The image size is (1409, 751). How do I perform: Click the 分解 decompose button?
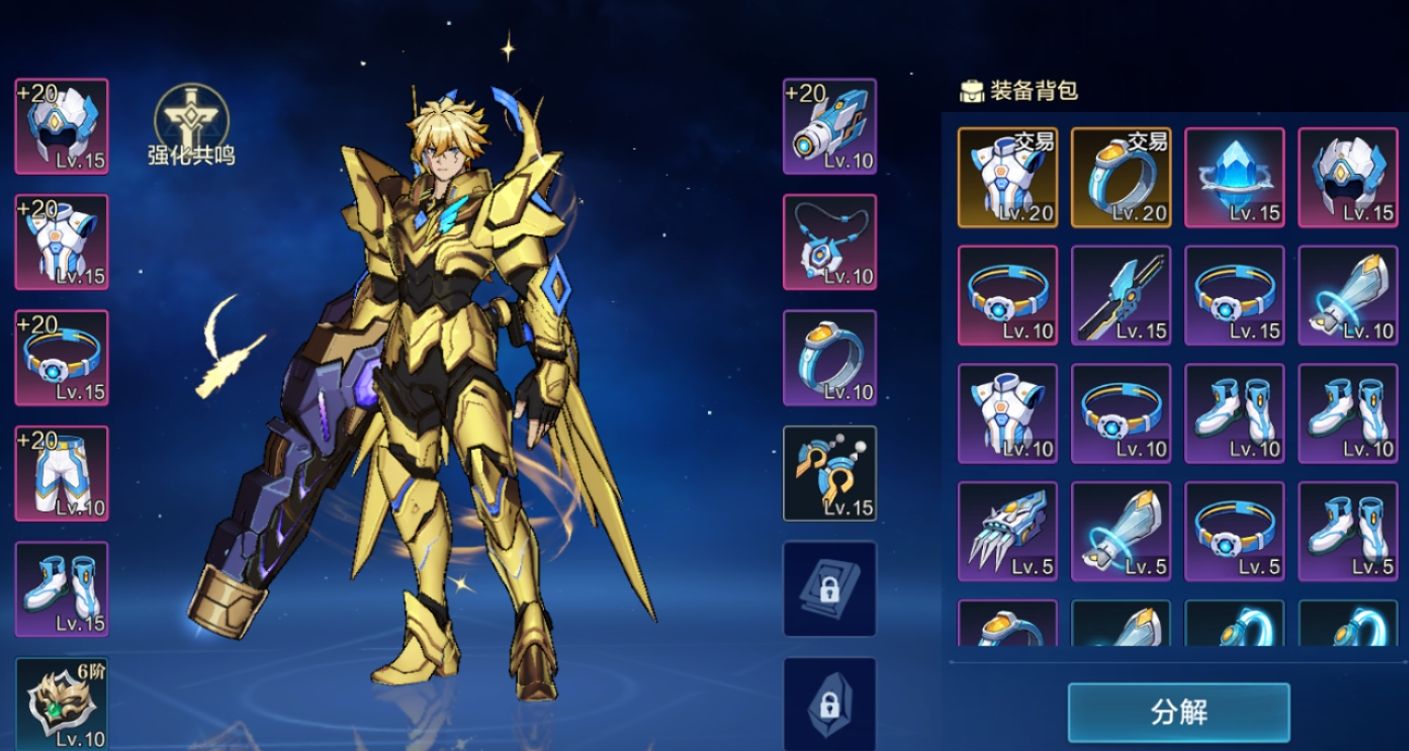point(1178,712)
